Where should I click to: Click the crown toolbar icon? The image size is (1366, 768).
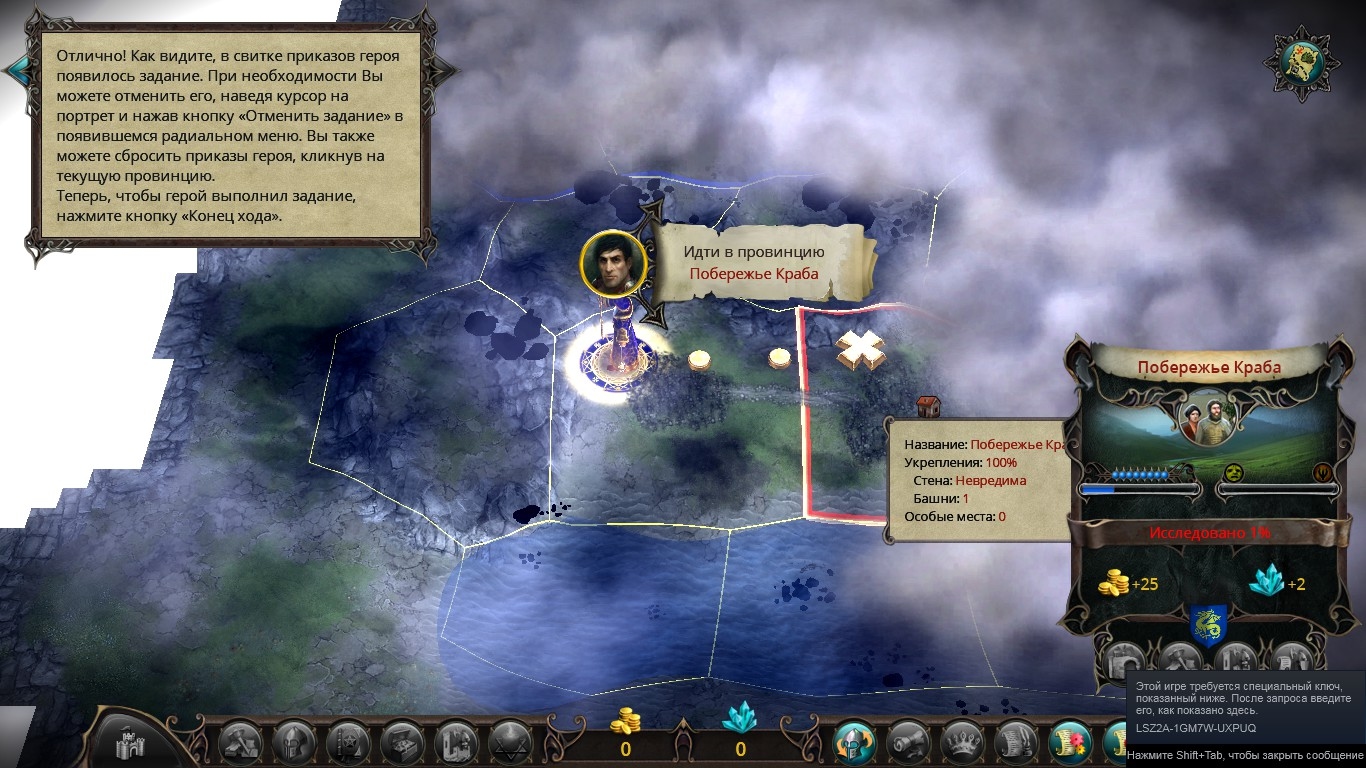[962, 742]
